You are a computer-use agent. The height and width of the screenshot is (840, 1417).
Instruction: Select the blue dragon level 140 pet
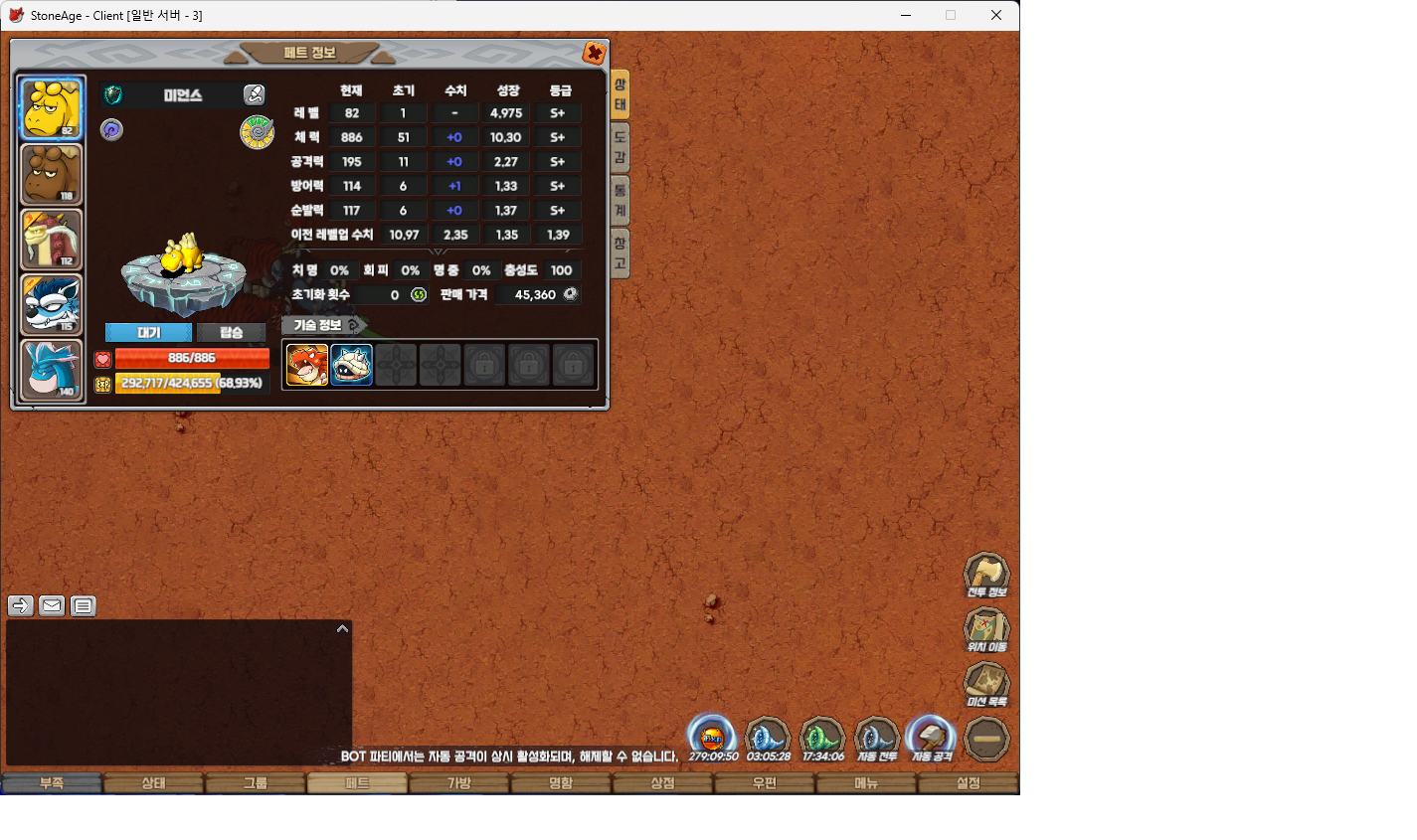tap(52, 370)
